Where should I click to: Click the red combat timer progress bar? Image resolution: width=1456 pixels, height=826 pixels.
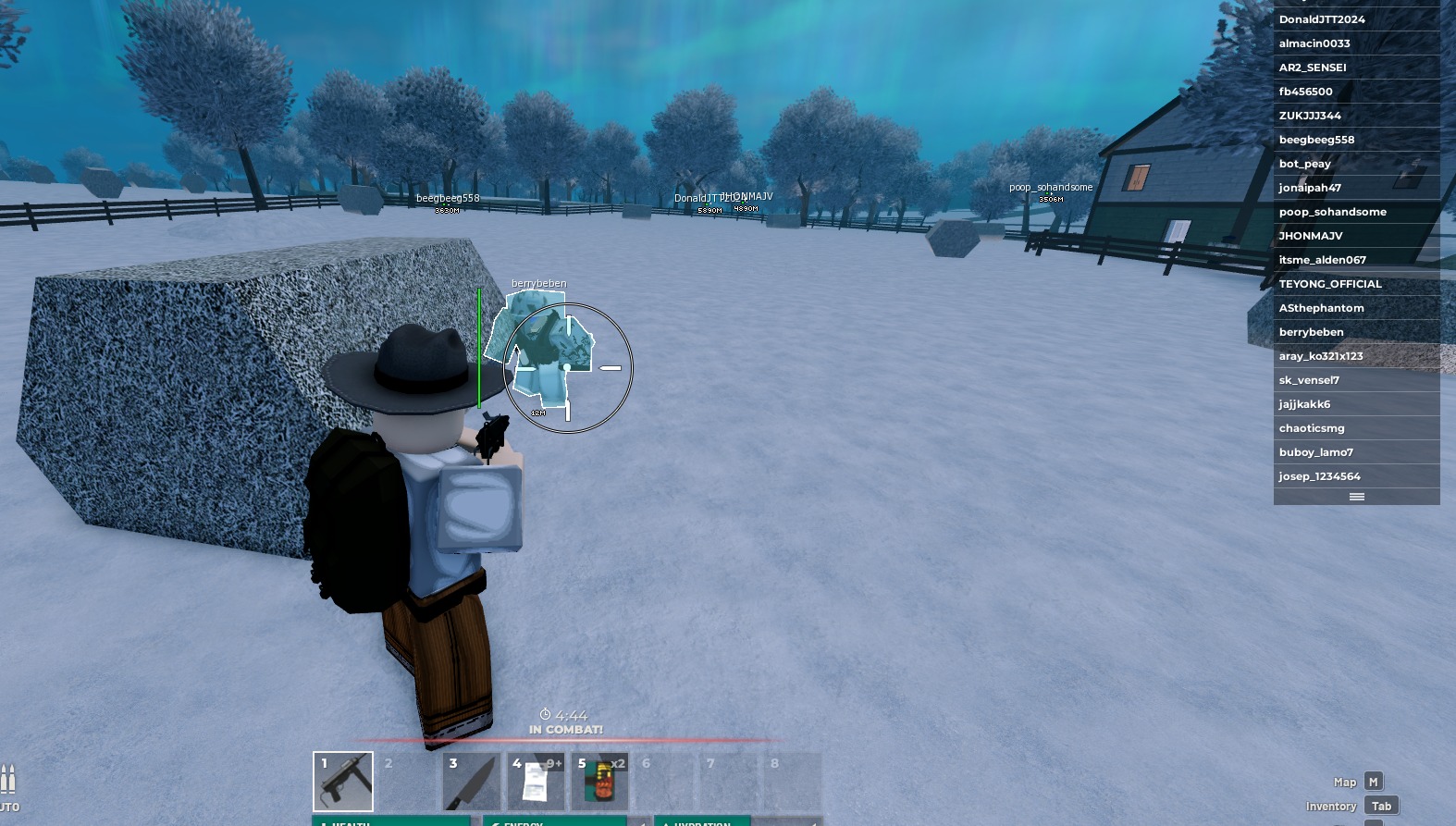(x=564, y=741)
